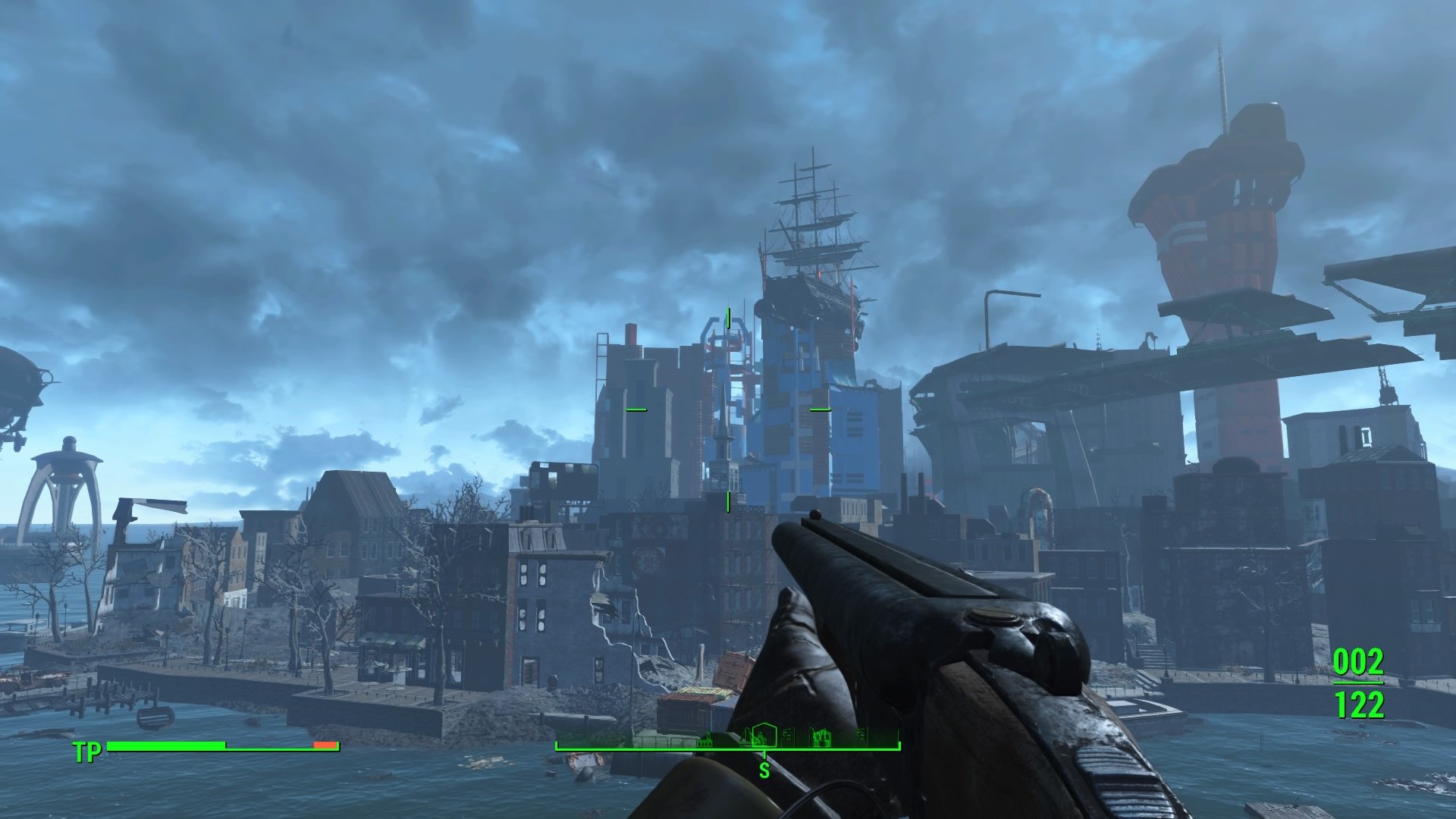Click the reserve ammo number 122
The width and height of the screenshot is (1456, 819).
pyautogui.click(x=1360, y=705)
